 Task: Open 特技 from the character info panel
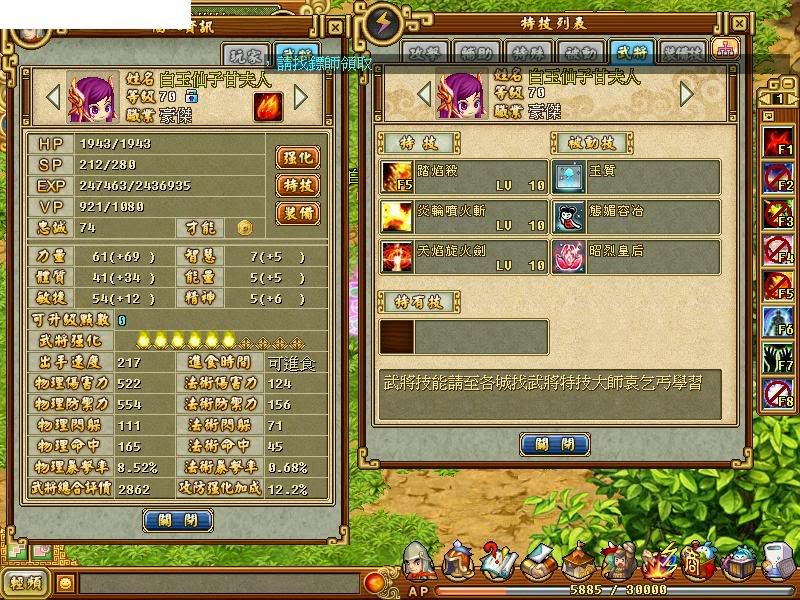tap(297, 185)
